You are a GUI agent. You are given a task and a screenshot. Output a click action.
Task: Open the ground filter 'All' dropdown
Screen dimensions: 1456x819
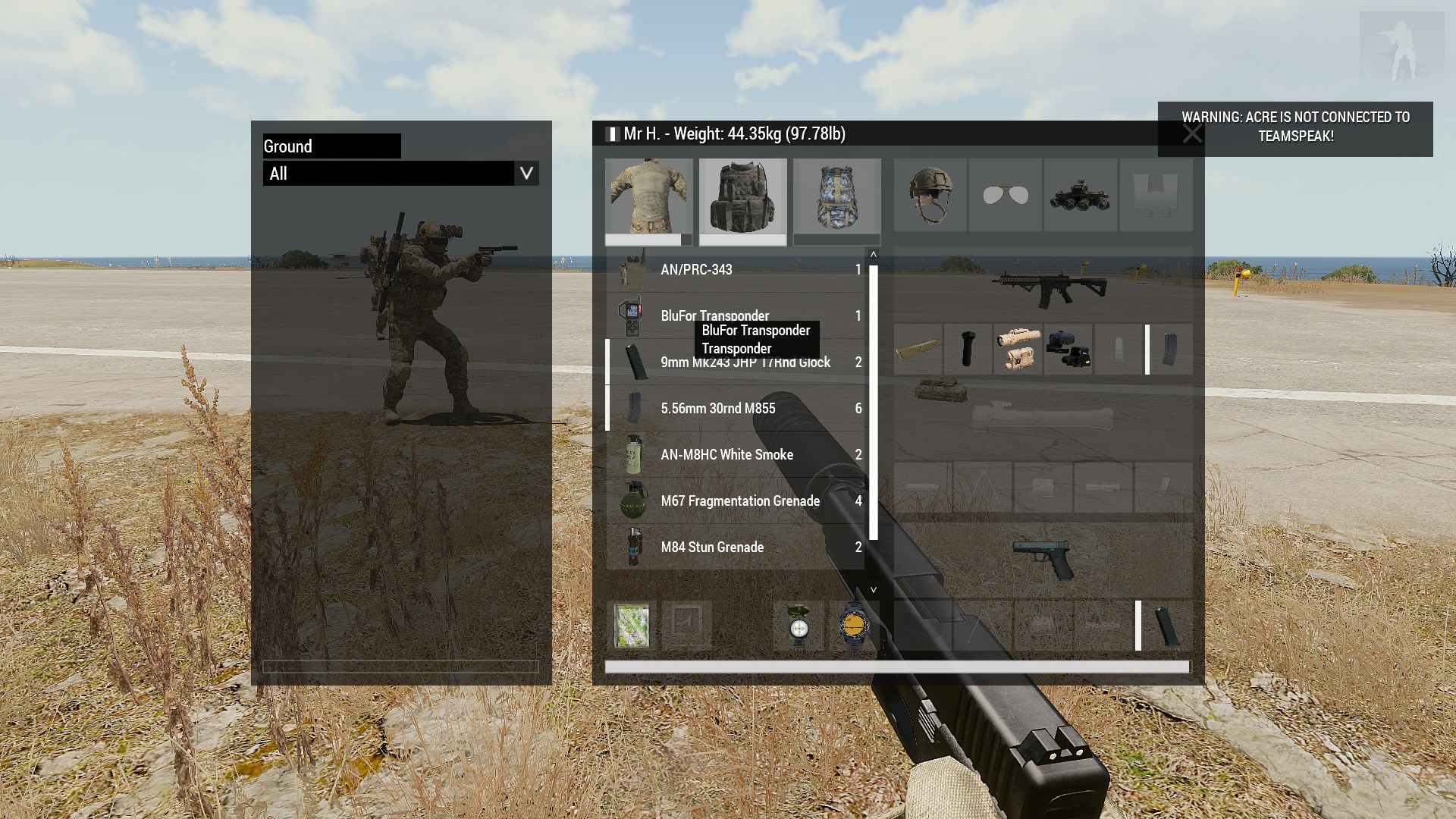[x=526, y=174]
